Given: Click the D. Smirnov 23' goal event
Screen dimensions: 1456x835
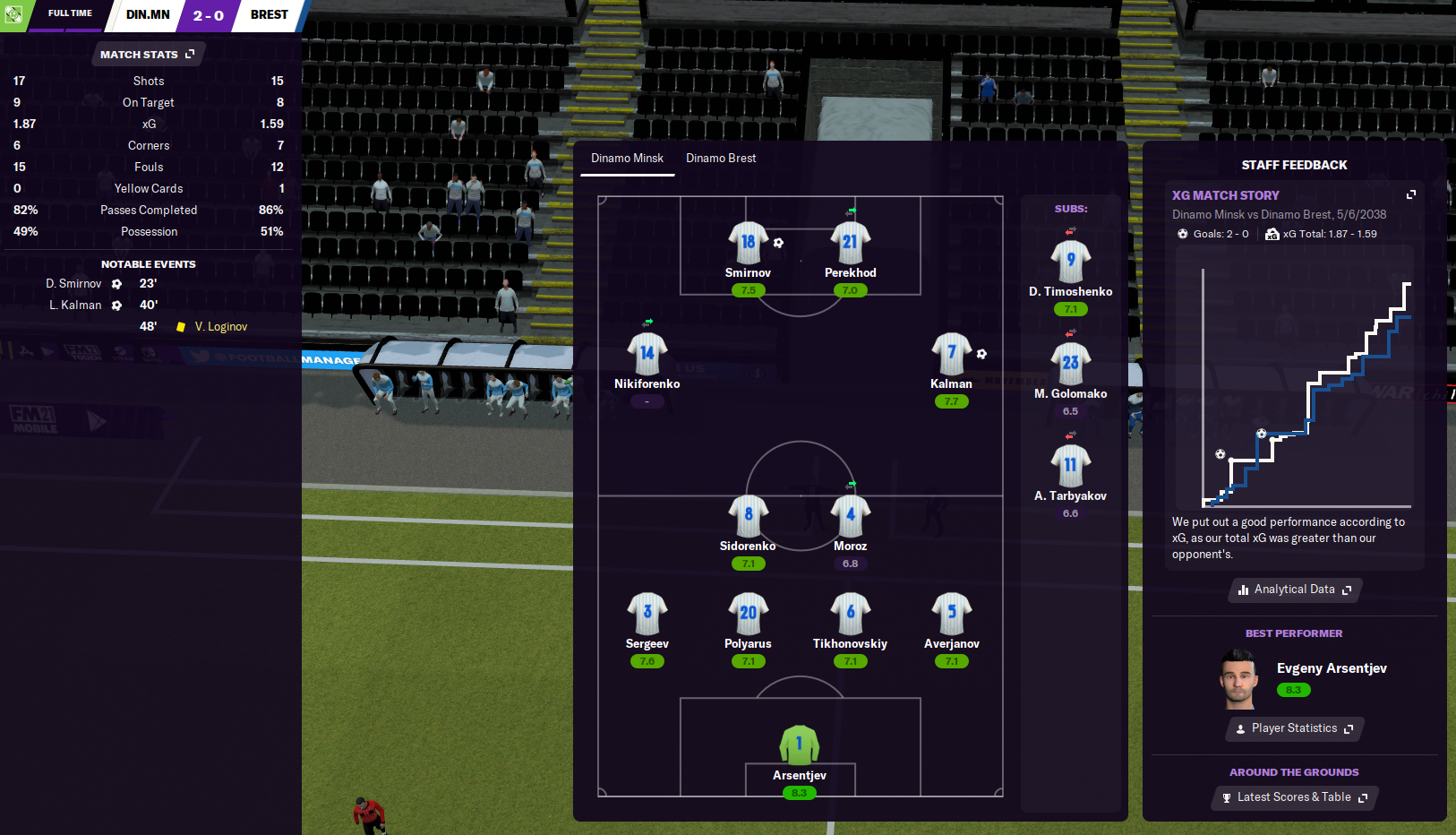Looking at the screenshot, I should tap(101, 284).
